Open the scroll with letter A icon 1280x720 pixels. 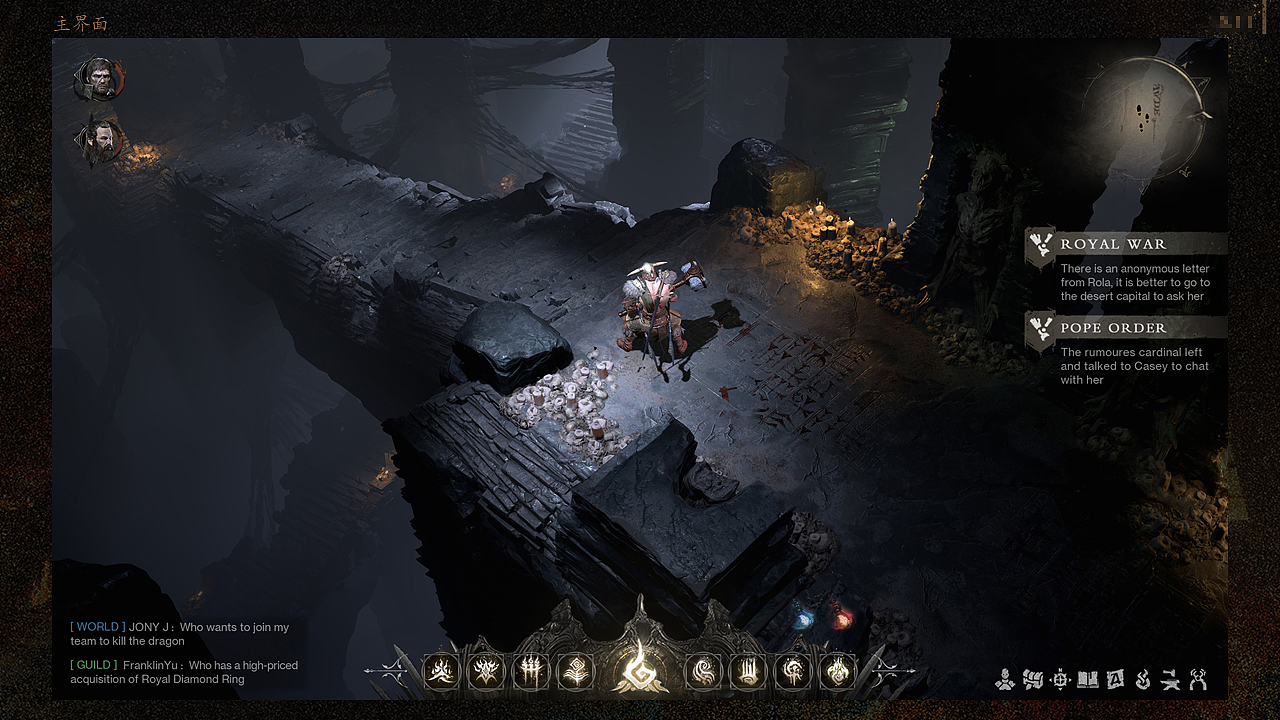pos(1115,680)
